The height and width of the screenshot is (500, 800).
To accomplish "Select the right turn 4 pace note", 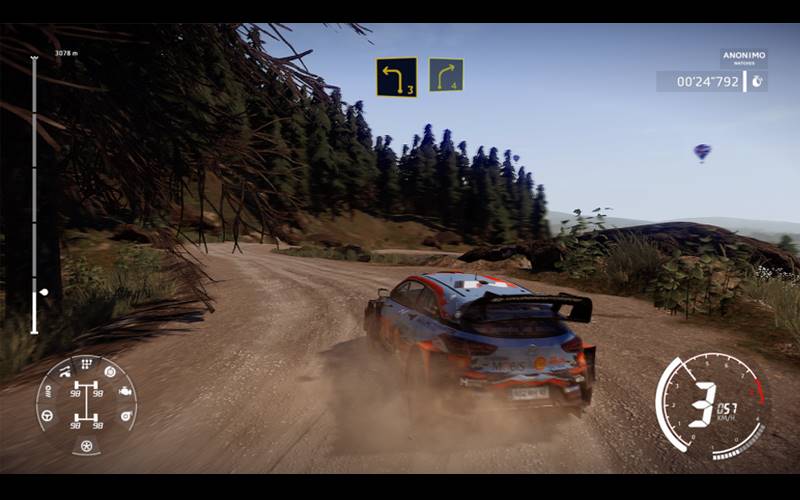I will click(x=446, y=75).
